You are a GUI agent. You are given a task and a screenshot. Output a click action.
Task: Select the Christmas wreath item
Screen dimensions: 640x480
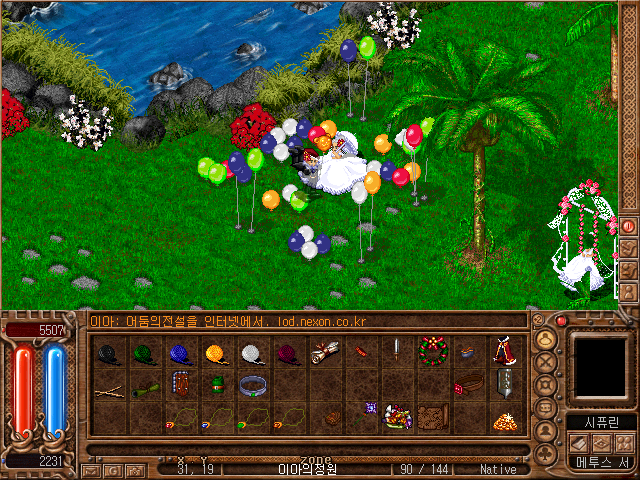[432, 352]
